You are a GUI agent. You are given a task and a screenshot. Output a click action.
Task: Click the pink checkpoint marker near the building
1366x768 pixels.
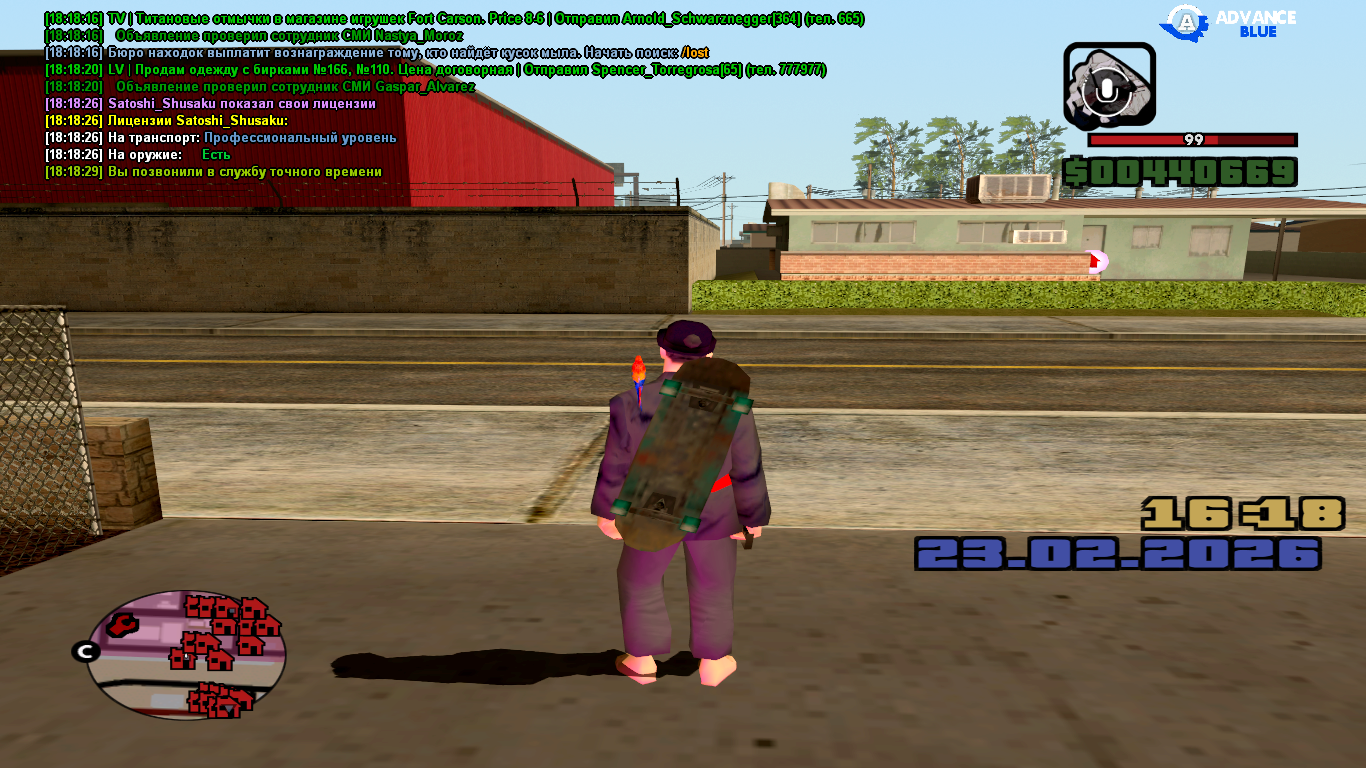(x=1094, y=259)
